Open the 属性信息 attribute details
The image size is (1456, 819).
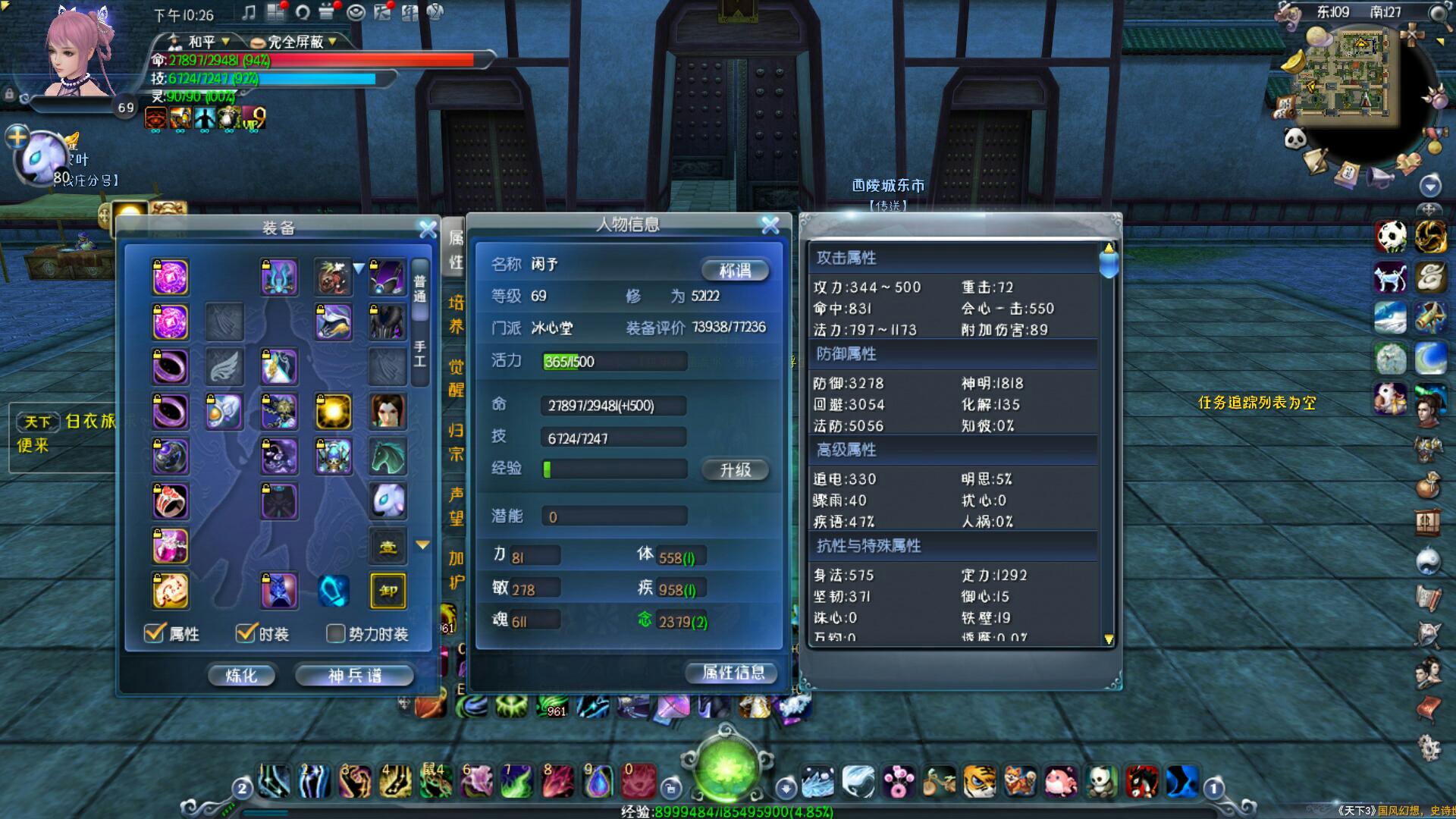(733, 673)
